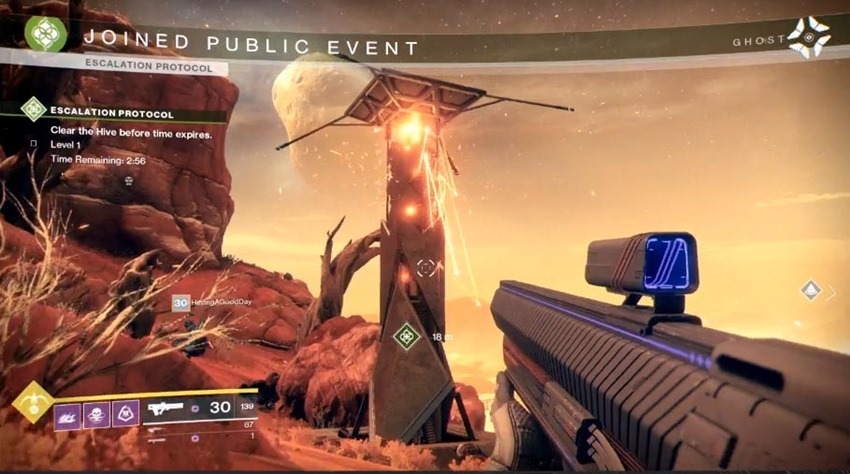Open the Ghost icon
The image size is (850, 474).
pyautogui.click(x=807, y=38)
